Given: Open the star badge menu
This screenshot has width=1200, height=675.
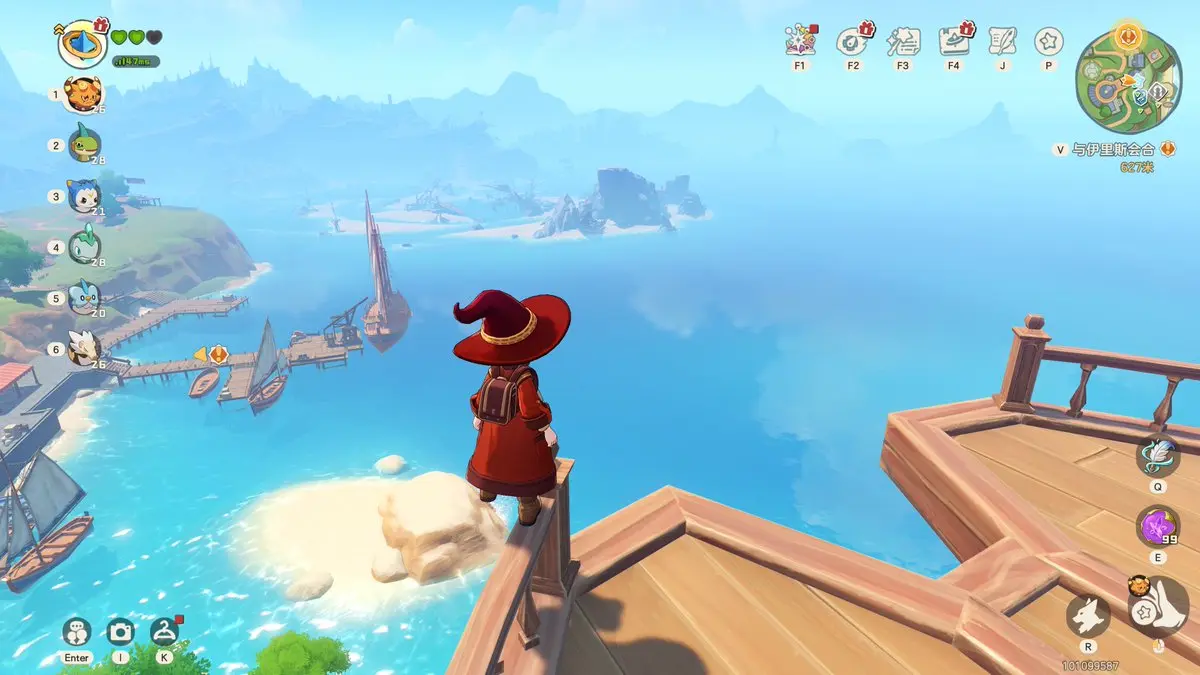Looking at the screenshot, I should [x=1048, y=41].
